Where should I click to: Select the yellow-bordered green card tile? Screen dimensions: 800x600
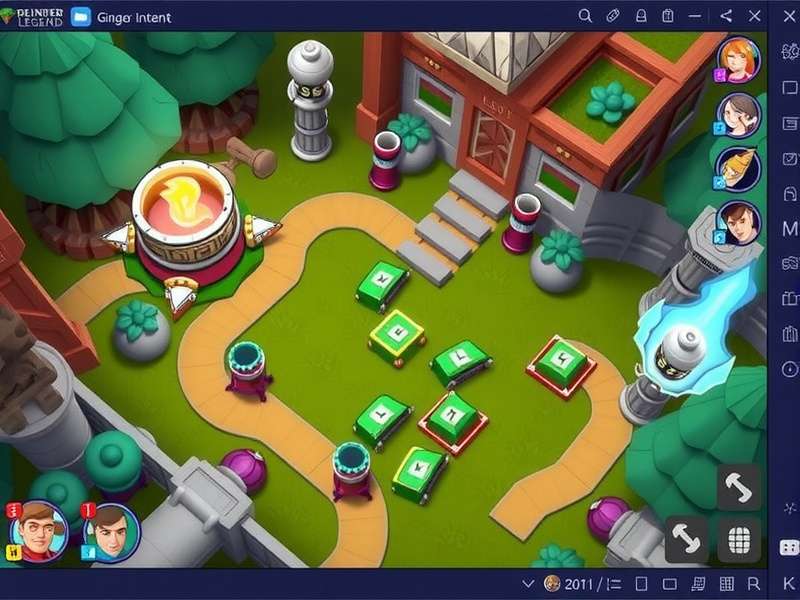tap(397, 336)
